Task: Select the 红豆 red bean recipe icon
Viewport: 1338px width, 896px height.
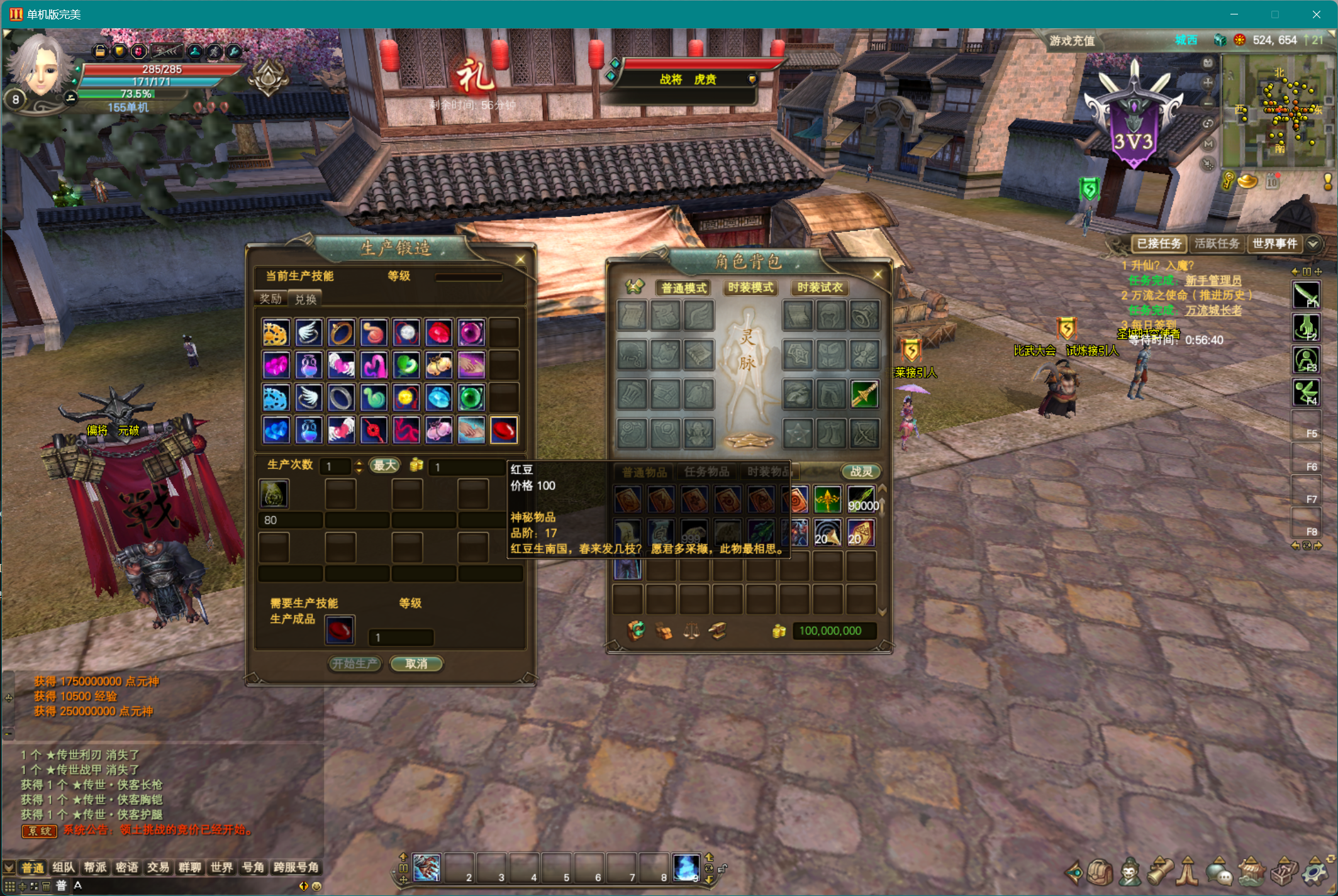Action: (504, 431)
